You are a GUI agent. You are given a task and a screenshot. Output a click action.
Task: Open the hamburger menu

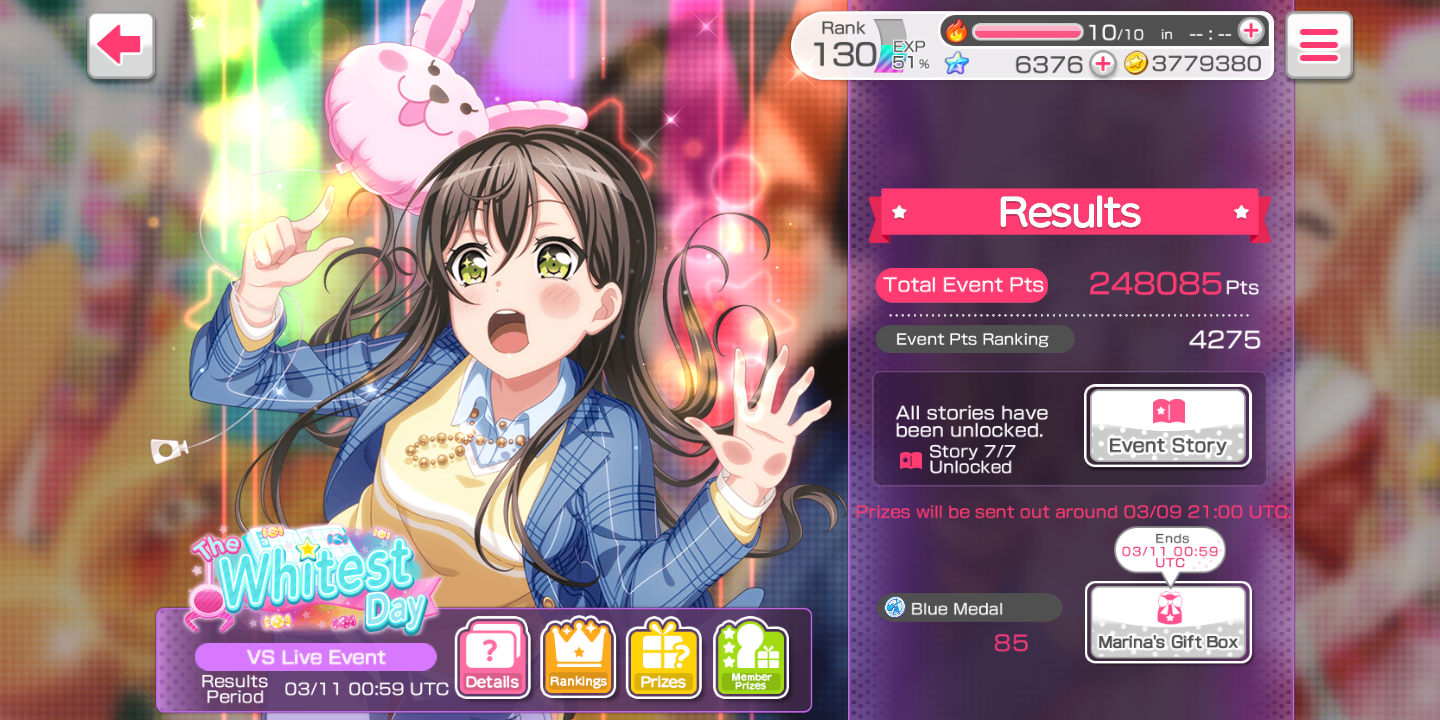click(1318, 45)
